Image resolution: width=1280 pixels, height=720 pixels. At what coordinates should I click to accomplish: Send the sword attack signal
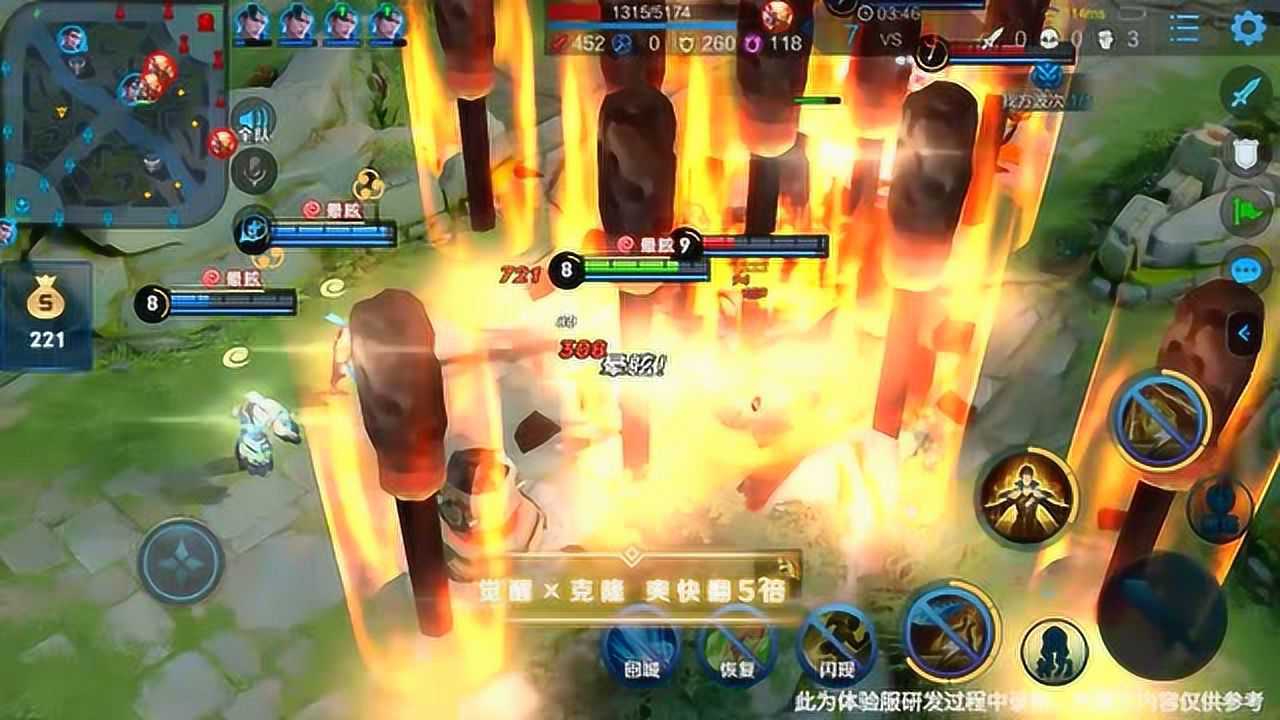coord(1245,93)
